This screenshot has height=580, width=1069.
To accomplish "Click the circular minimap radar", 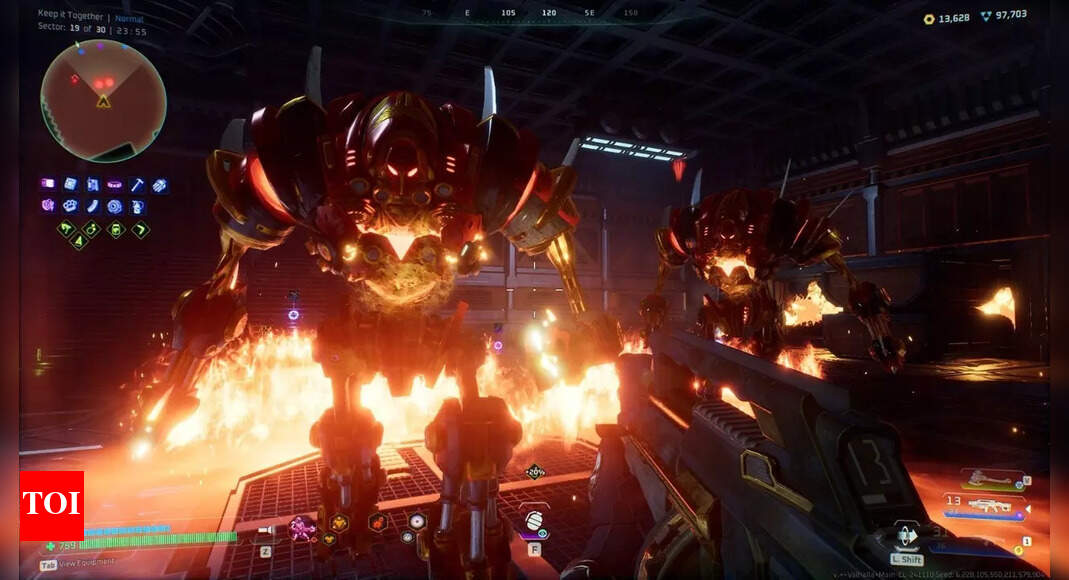I will [x=103, y=100].
